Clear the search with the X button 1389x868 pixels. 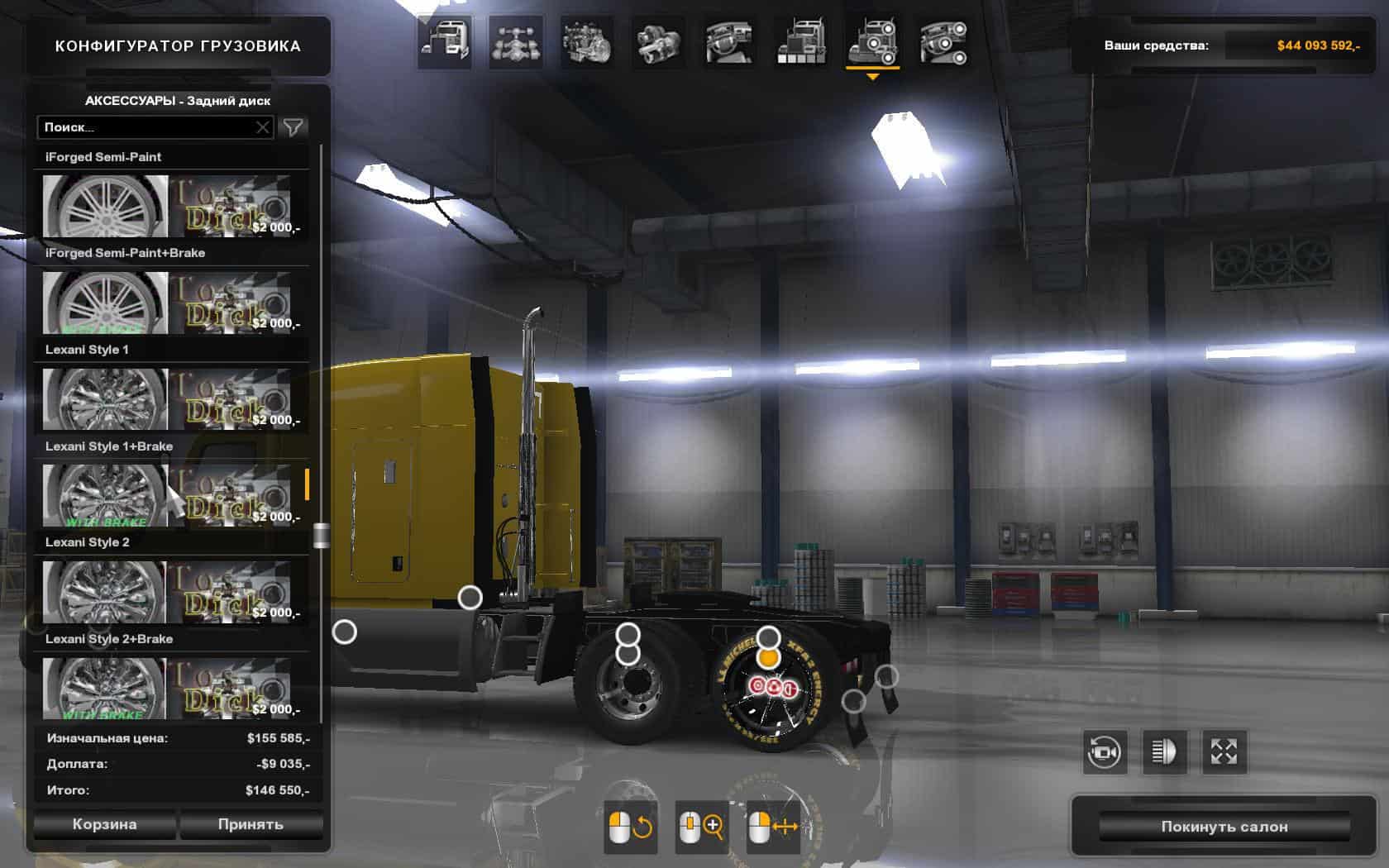263,127
